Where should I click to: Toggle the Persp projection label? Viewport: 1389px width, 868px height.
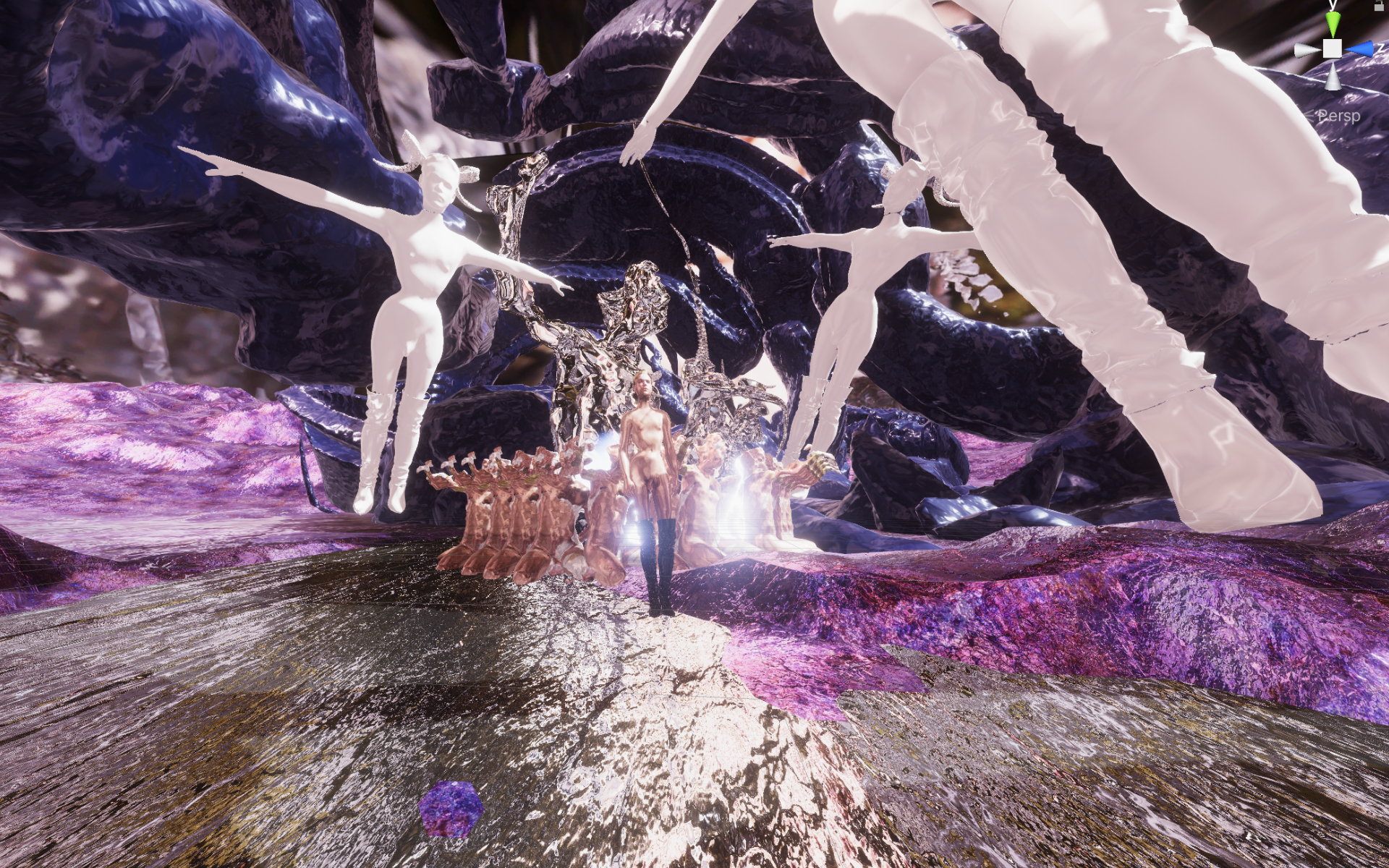pyautogui.click(x=1338, y=116)
